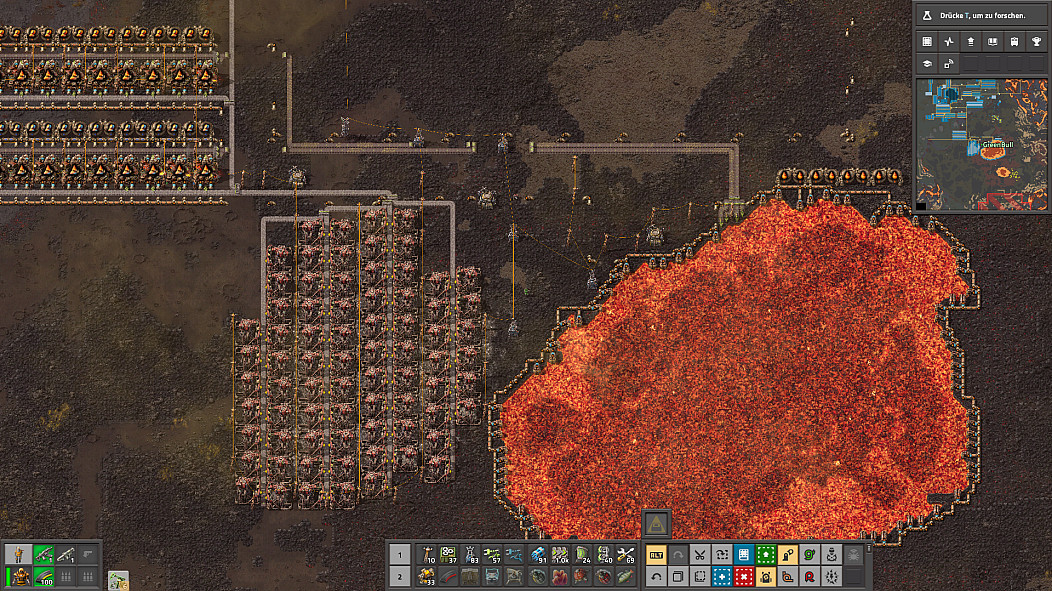Select the scissors cut tool

click(x=700, y=555)
